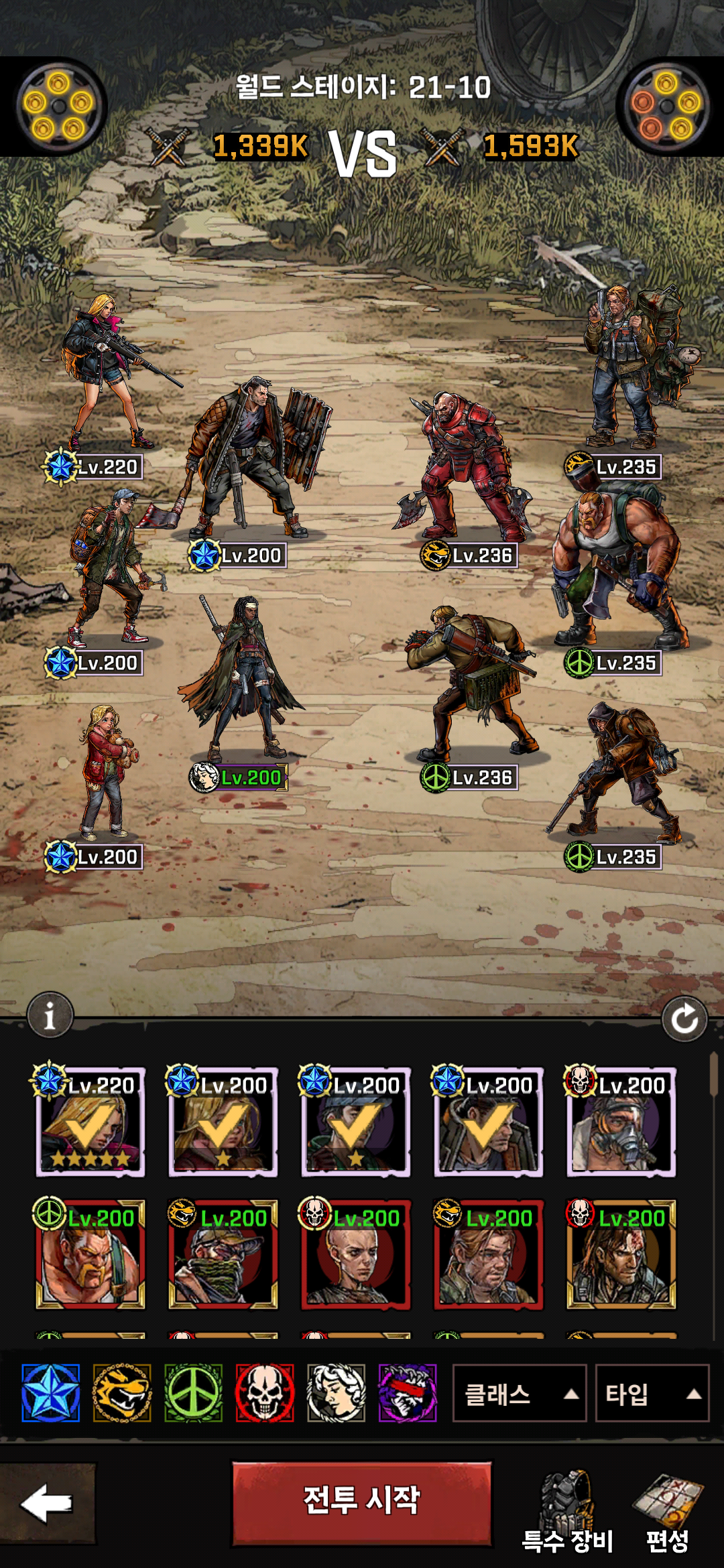Filter heroes by the yellow tiger faction
This screenshot has width=724, height=1568.
[x=122, y=1393]
